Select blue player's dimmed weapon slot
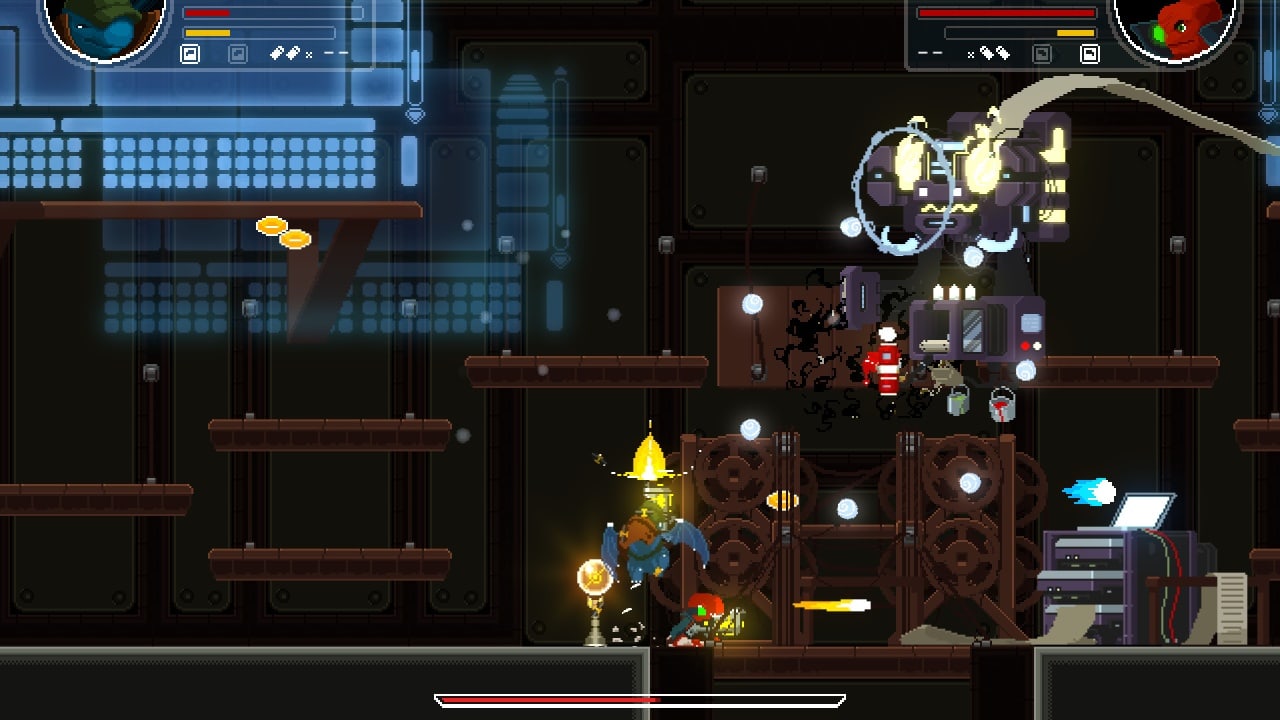The image size is (1280, 720). [x=238, y=54]
